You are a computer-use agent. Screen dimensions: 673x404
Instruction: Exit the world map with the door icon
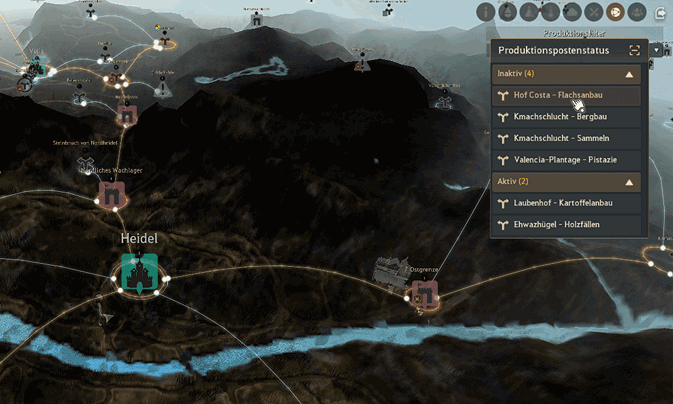point(662,13)
